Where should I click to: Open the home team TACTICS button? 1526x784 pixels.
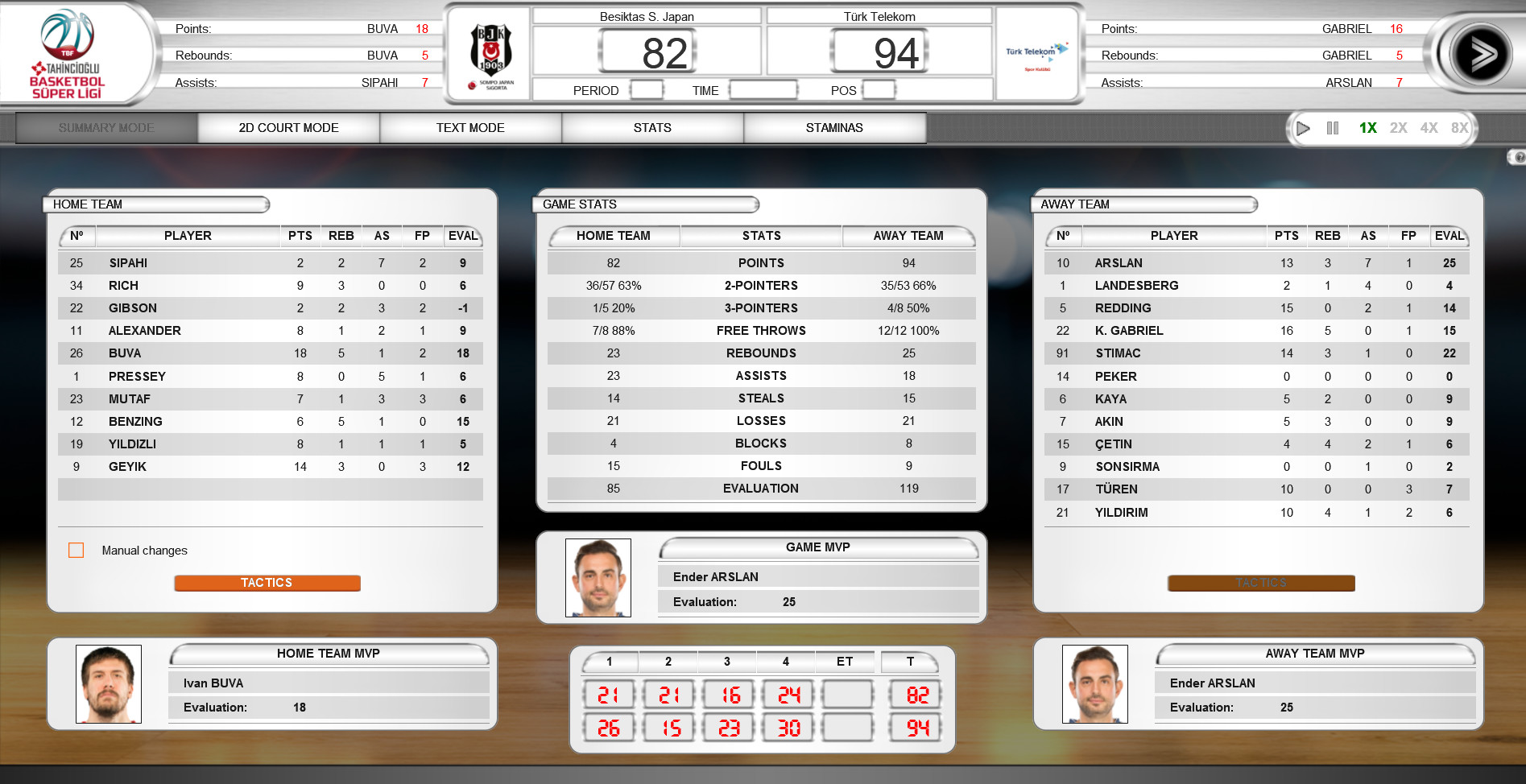pos(267,582)
